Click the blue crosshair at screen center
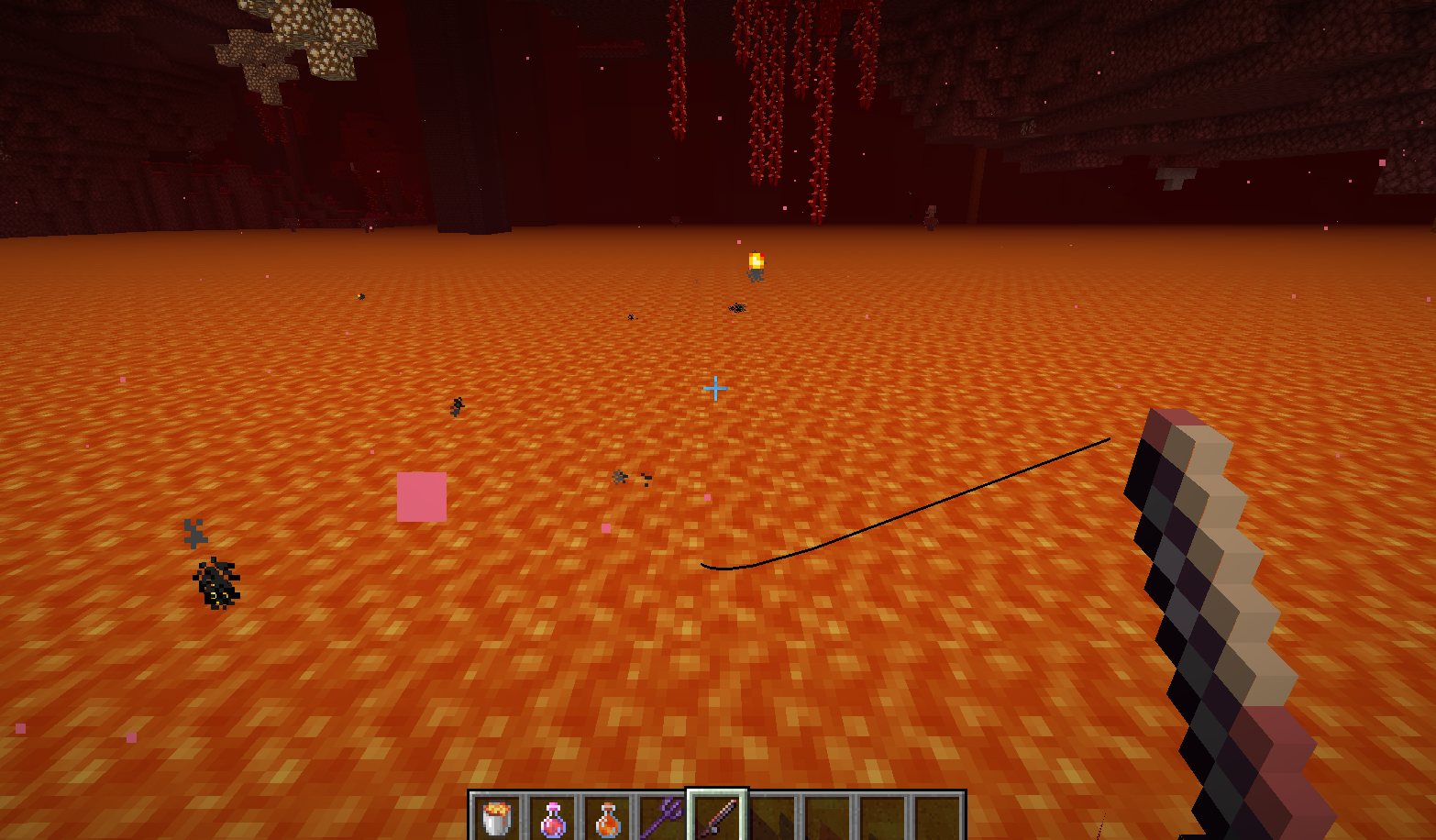Viewport: 1436px width, 840px height. pyautogui.click(x=715, y=388)
